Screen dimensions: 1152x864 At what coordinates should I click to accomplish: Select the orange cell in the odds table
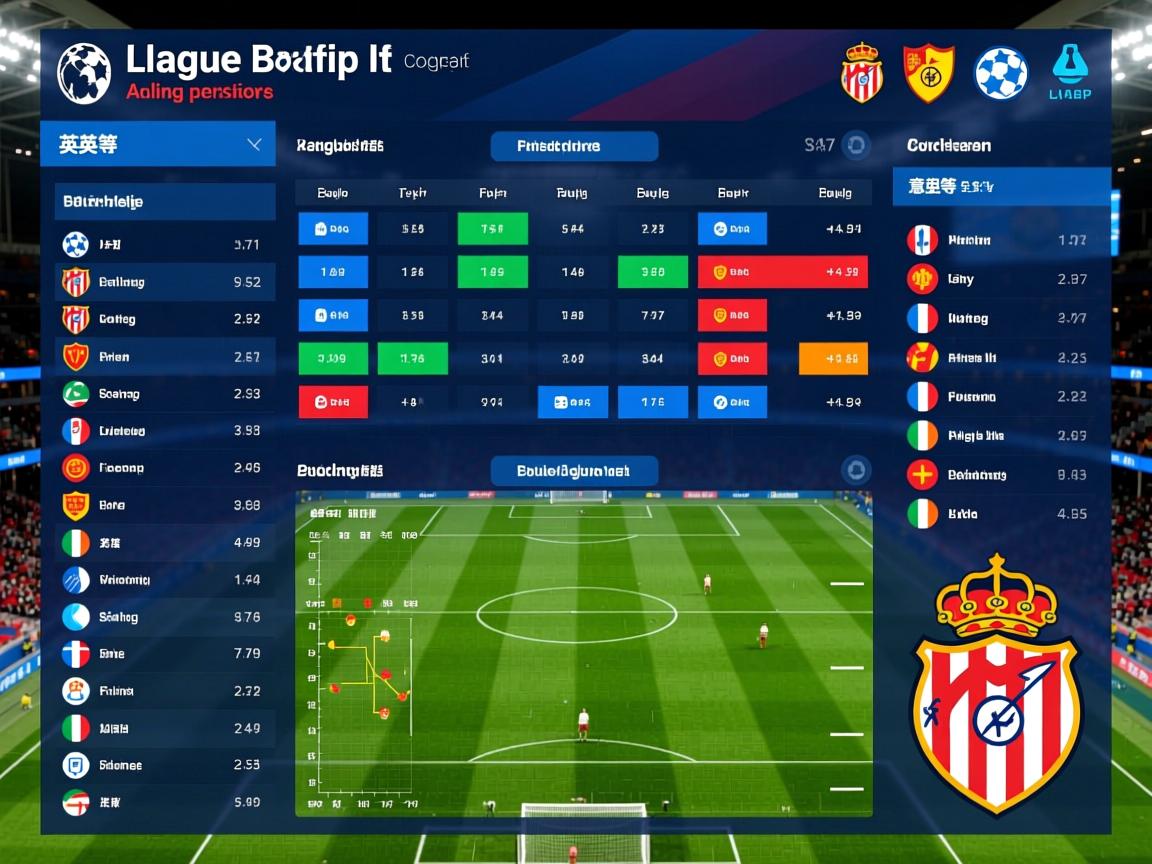pos(833,358)
